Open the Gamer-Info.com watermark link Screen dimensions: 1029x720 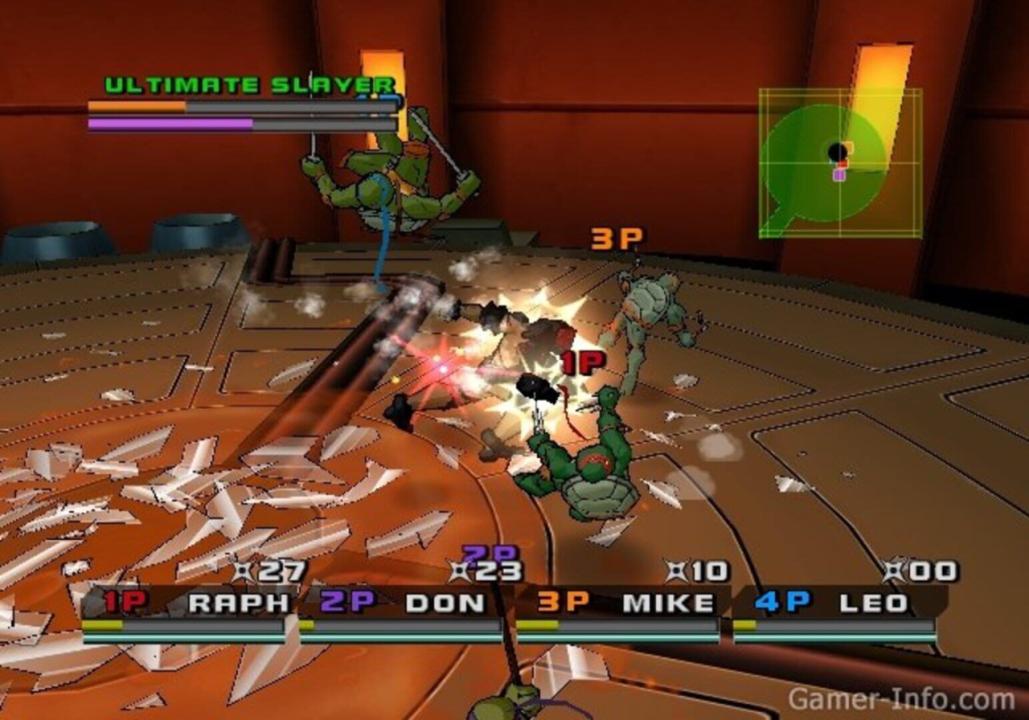click(900, 698)
